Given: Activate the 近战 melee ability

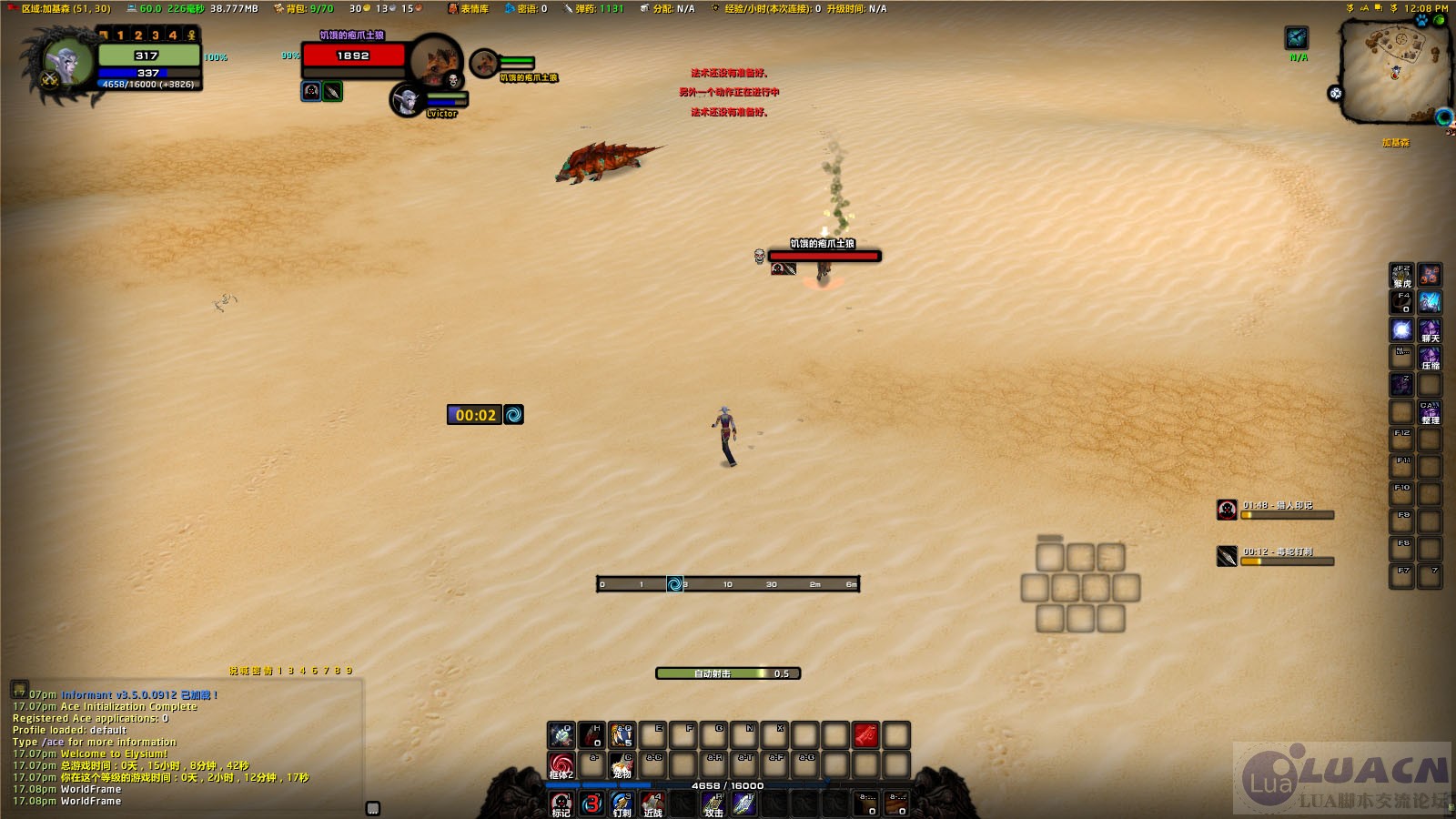Looking at the screenshot, I should (x=653, y=804).
